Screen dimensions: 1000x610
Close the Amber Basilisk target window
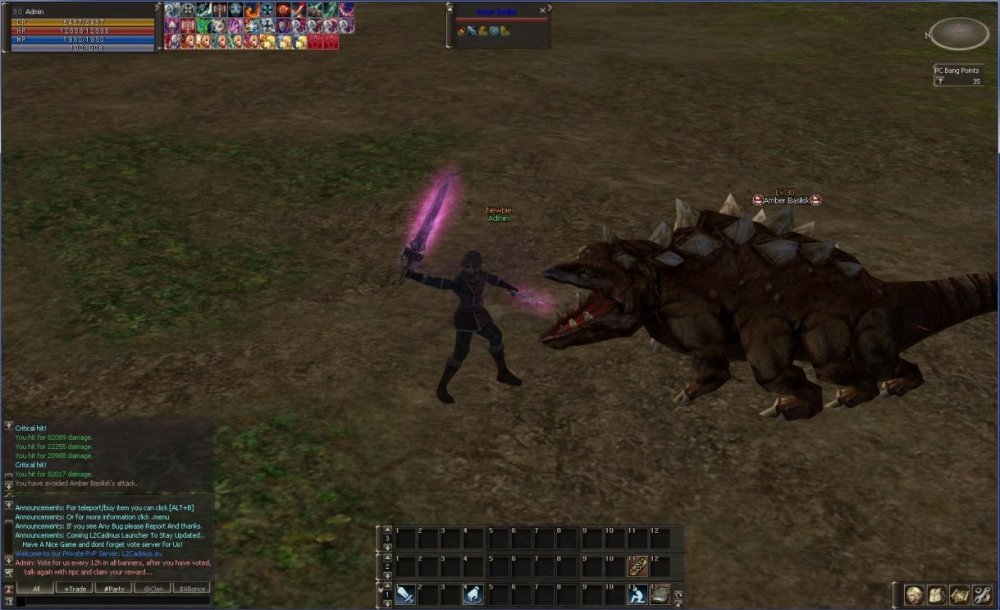(544, 9)
